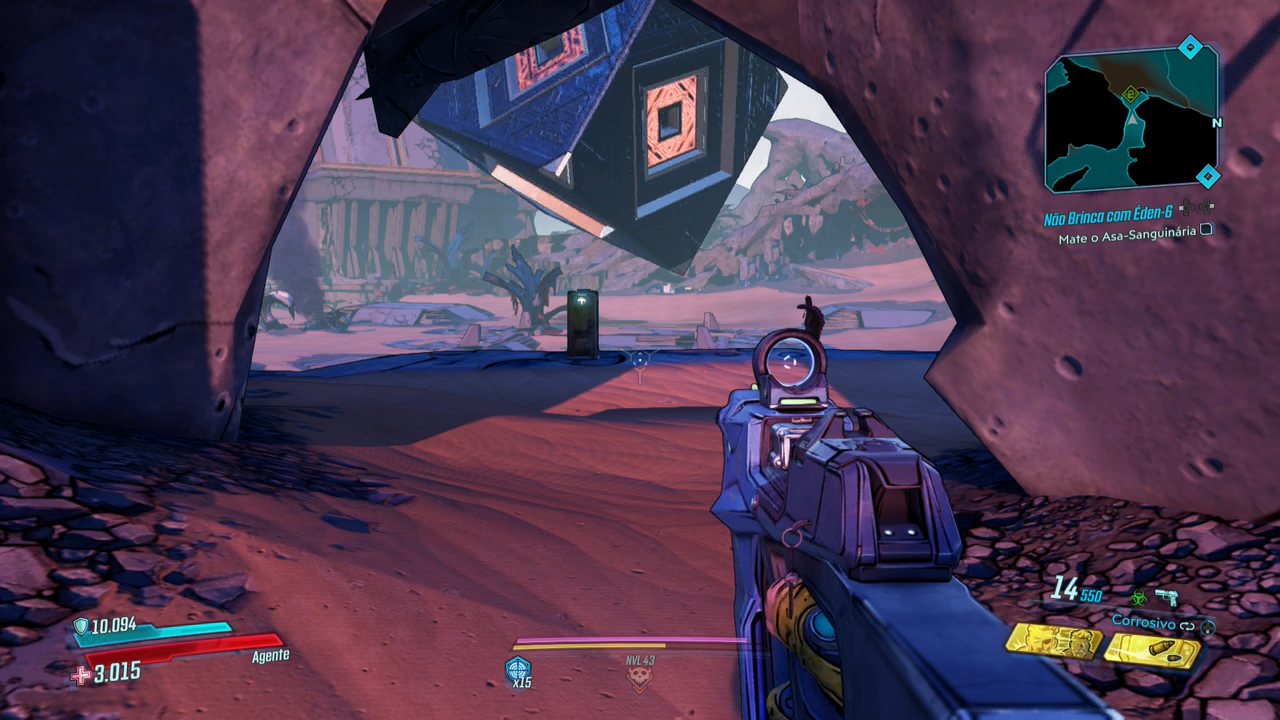
Task: Click the skull action skill emblem
Action: 639,679
